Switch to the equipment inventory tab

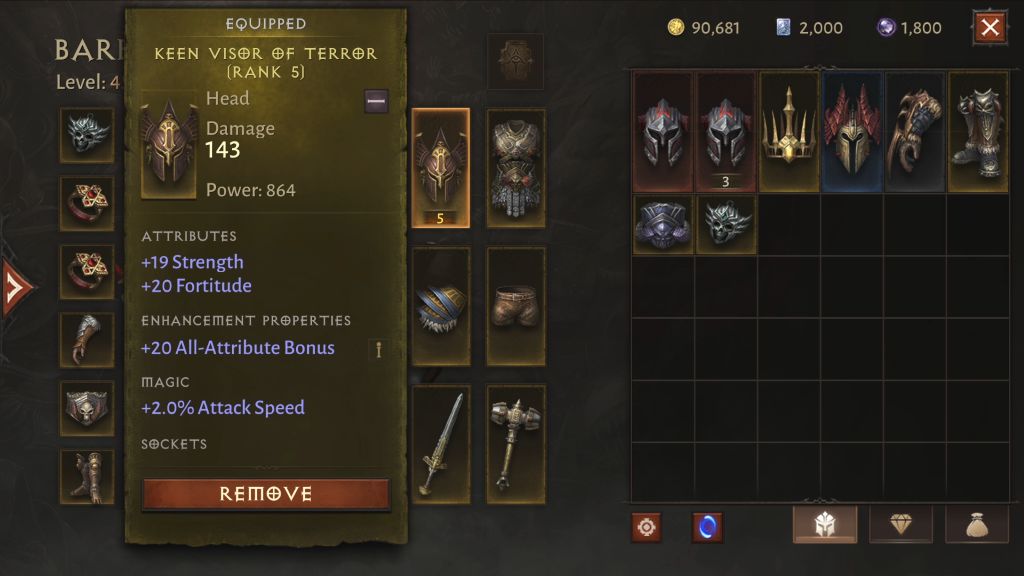coord(824,525)
